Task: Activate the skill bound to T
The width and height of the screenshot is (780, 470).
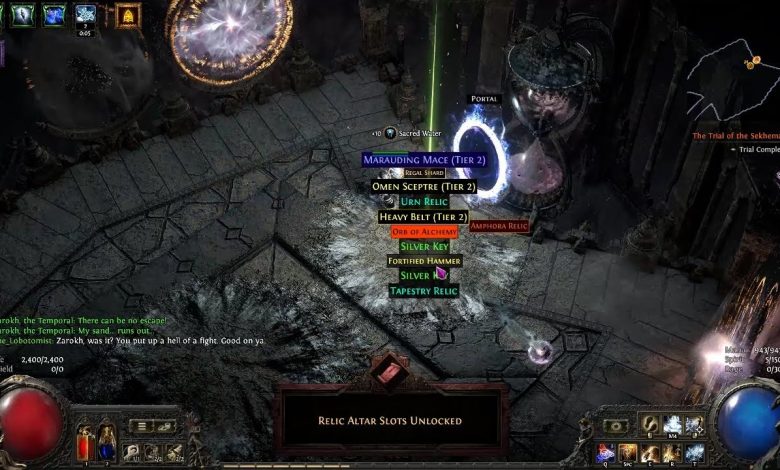Action: (695, 453)
